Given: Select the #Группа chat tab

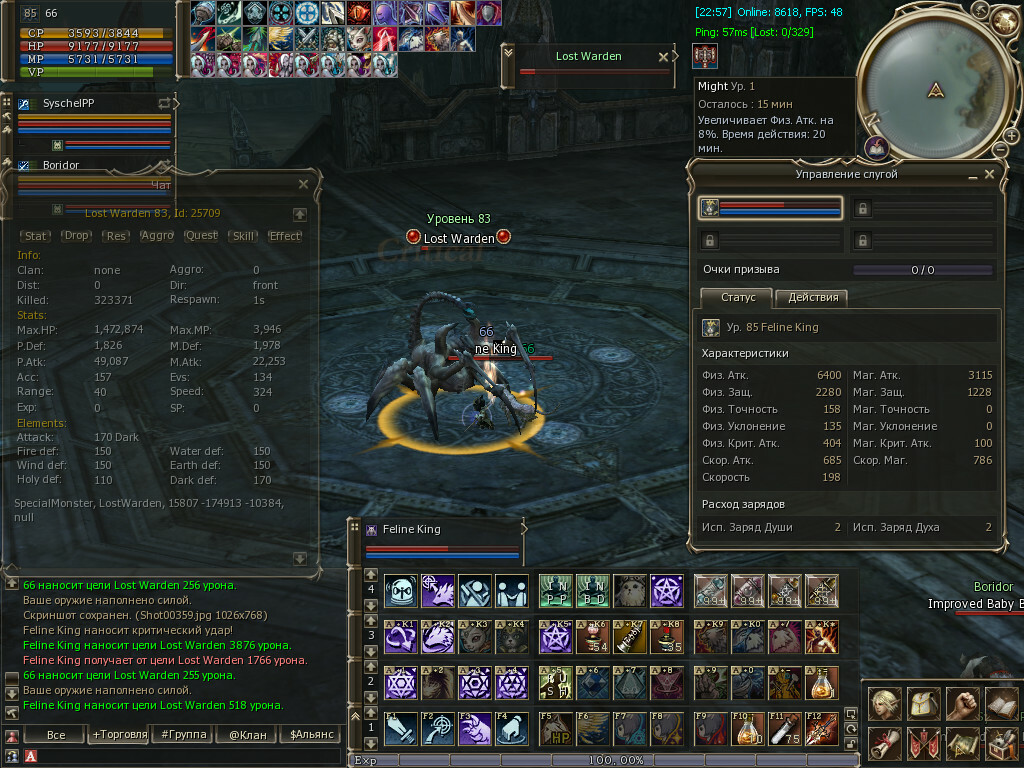Looking at the screenshot, I should tap(183, 734).
